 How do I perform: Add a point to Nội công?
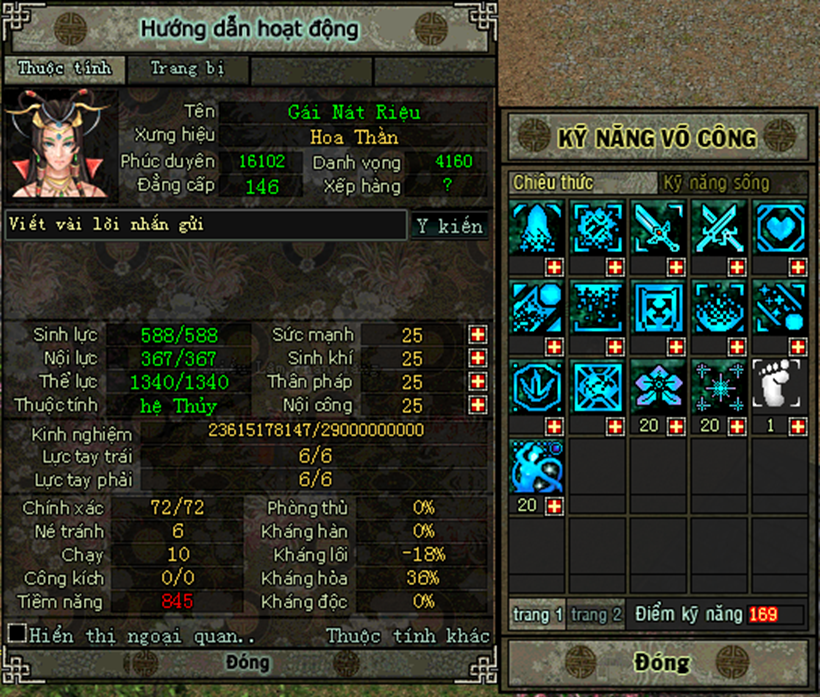point(478,405)
